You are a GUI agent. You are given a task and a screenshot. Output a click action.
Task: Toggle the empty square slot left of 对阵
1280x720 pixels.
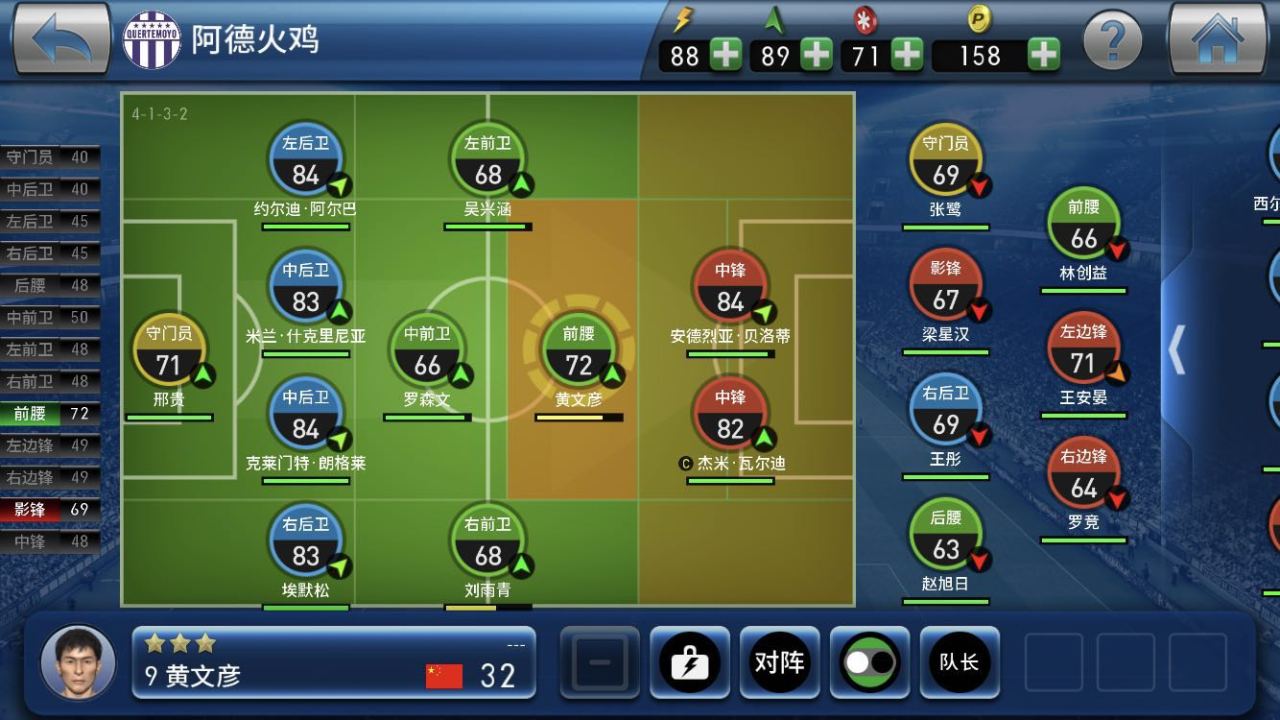point(597,662)
